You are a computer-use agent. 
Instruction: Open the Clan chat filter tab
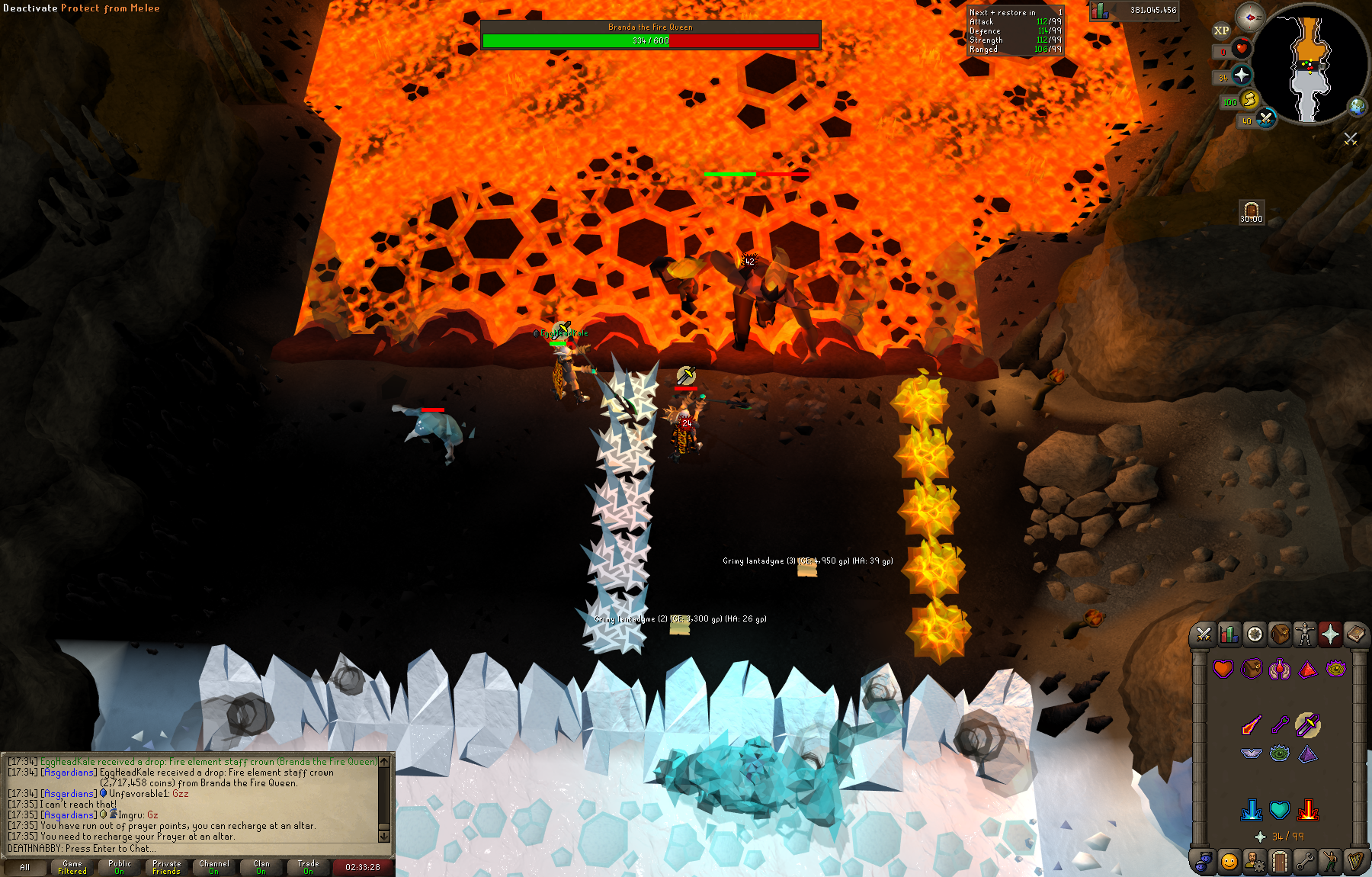click(261, 867)
